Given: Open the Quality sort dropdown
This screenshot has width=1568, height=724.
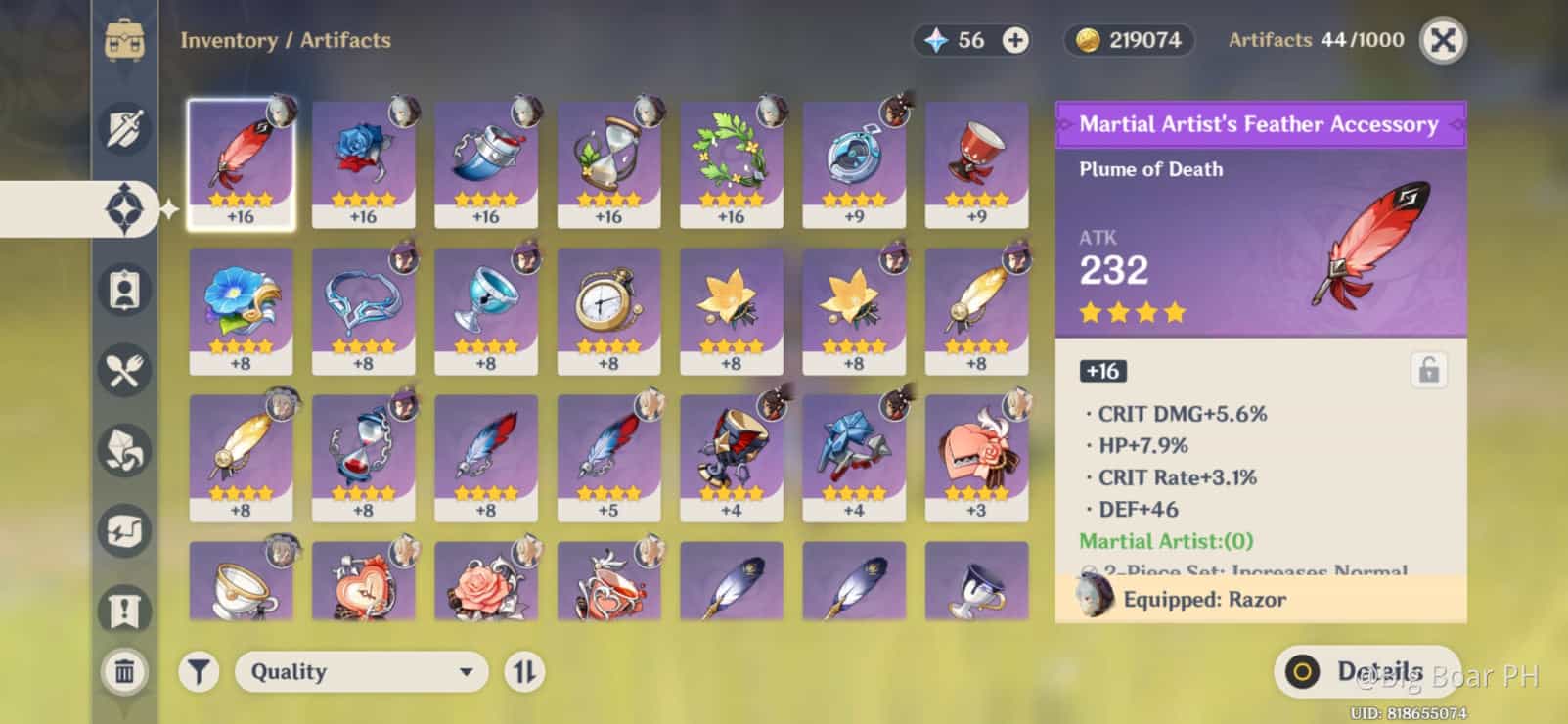Looking at the screenshot, I should pos(361,672).
